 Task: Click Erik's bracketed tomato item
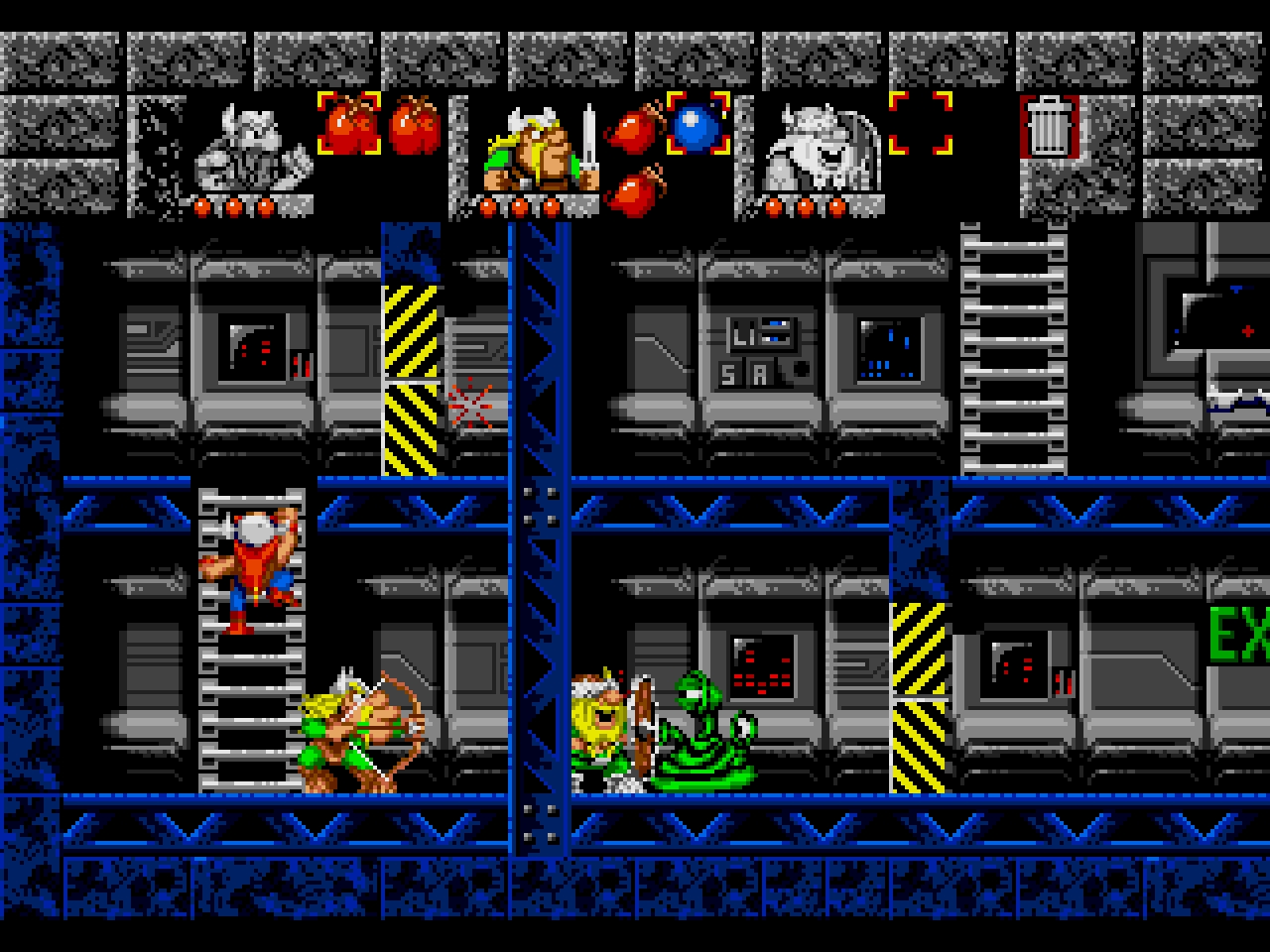click(x=348, y=124)
